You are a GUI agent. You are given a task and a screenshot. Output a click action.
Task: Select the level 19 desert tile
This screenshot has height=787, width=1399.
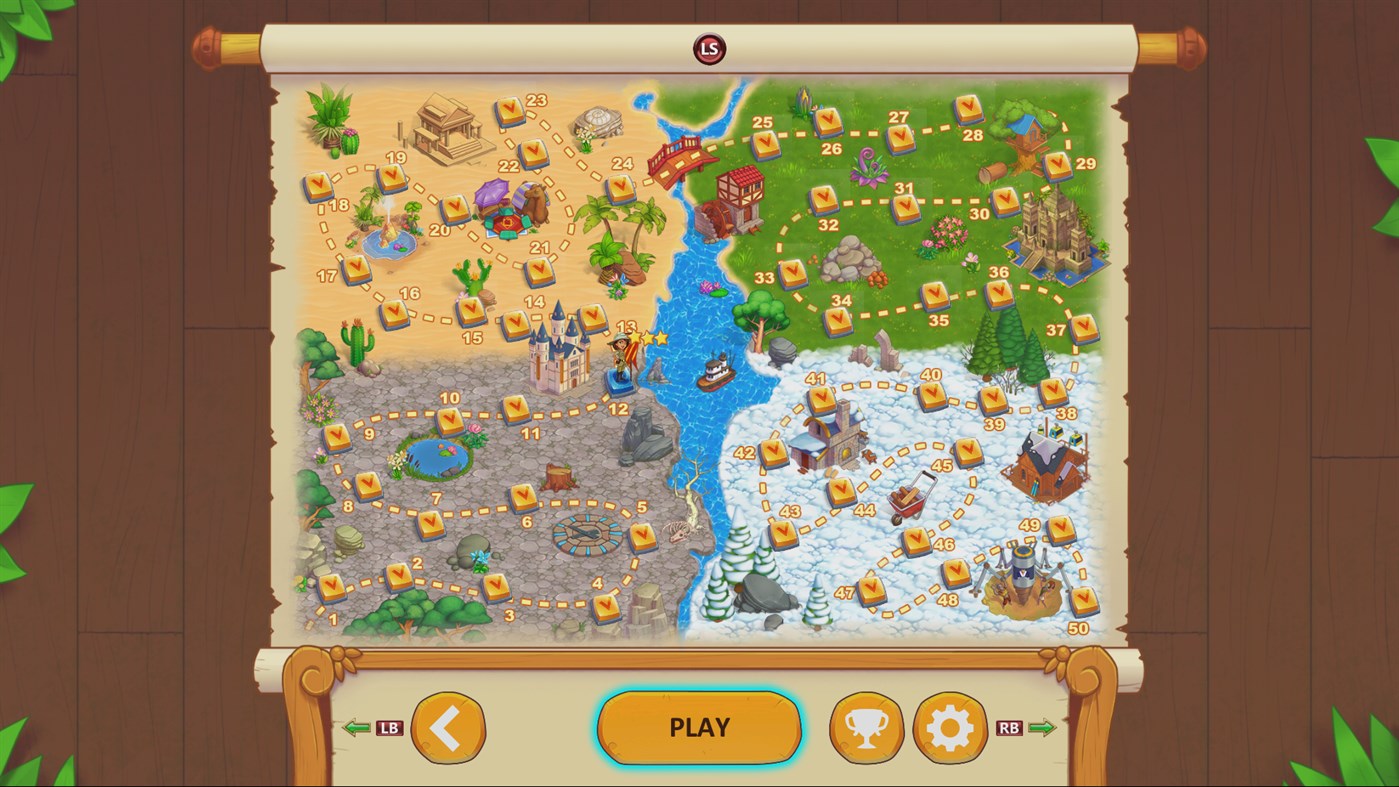(x=392, y=178)
